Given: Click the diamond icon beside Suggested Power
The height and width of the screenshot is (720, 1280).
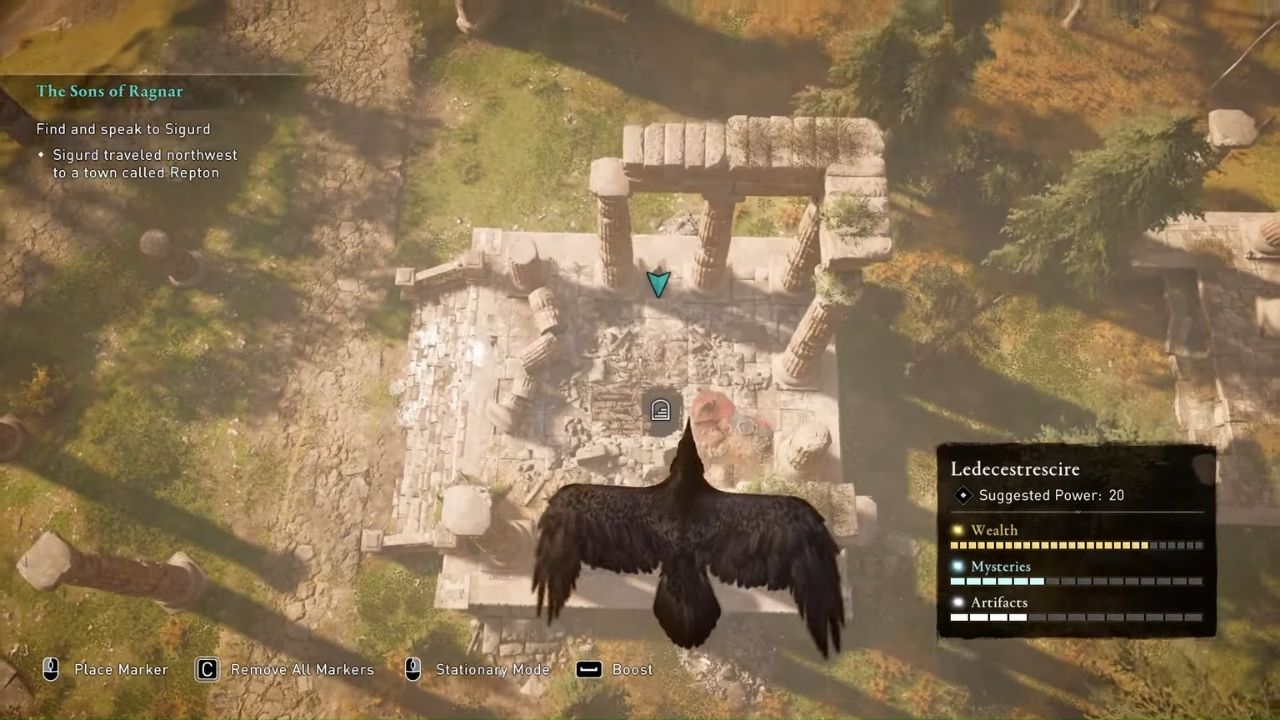Looking at the screenshot, I should click(x=963, y=495).
